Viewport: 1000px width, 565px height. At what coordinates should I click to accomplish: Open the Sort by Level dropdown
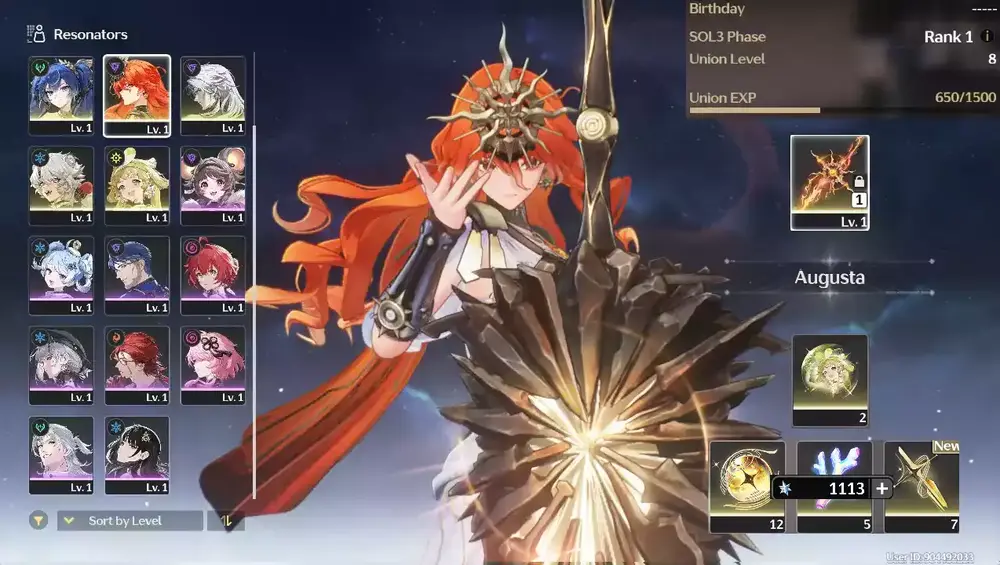pyautogui.click(x=130, y=521)
